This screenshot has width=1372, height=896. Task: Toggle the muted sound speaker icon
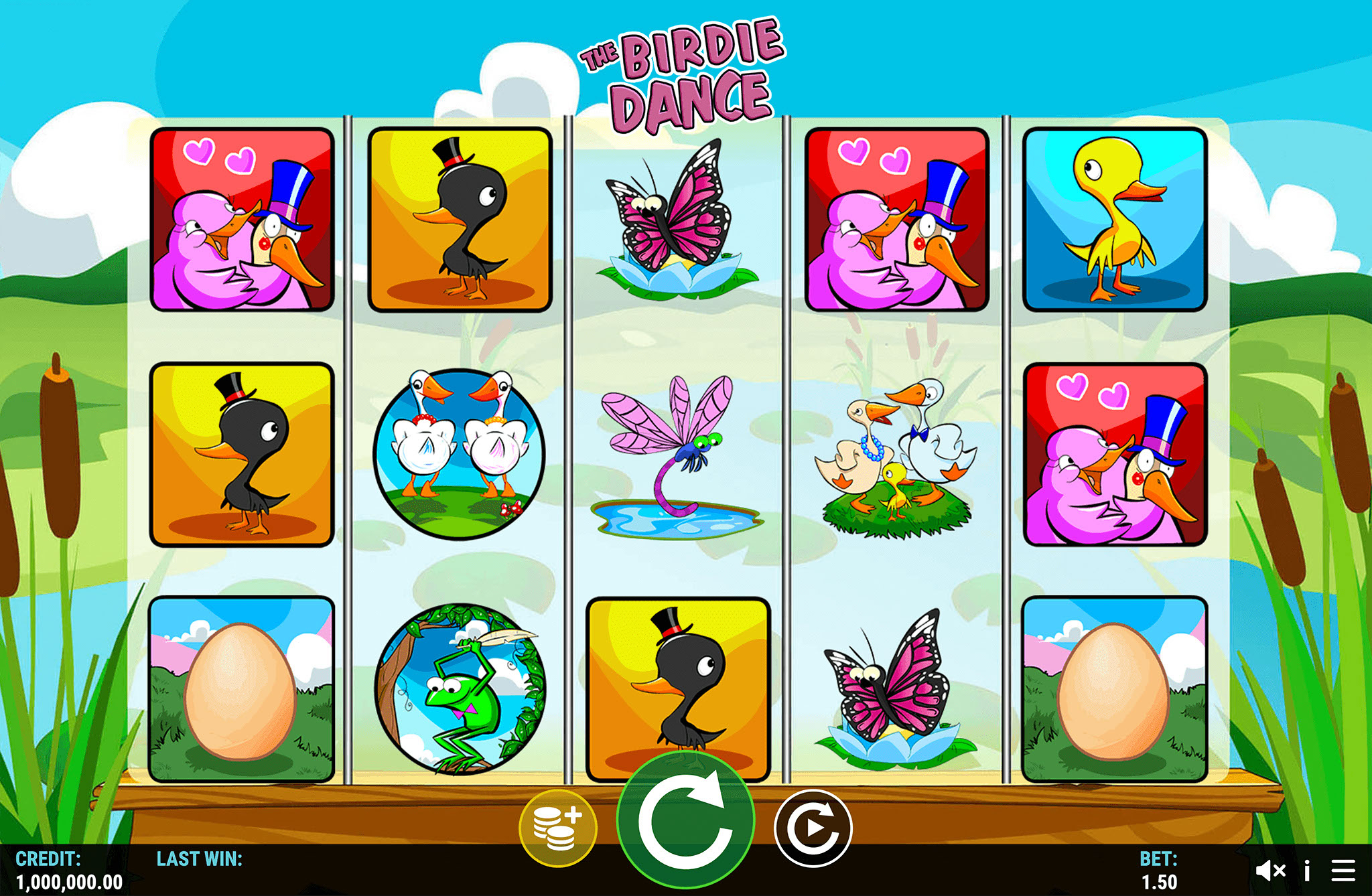click(x=1270, y=871)
